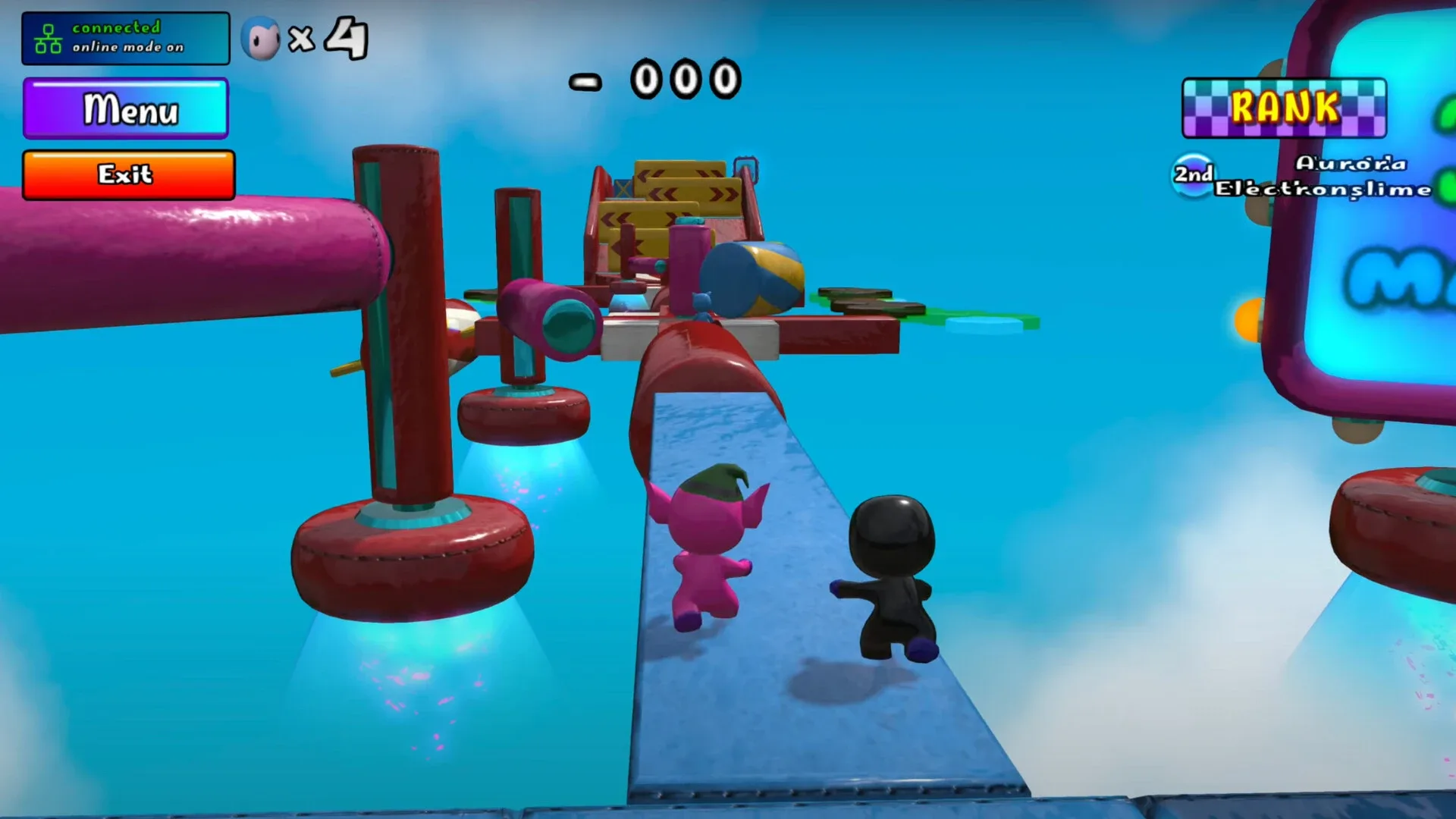Click the green orb indicator beside the rank panel
Viewport: 1456px width, 819px height.
(1445, 114)
